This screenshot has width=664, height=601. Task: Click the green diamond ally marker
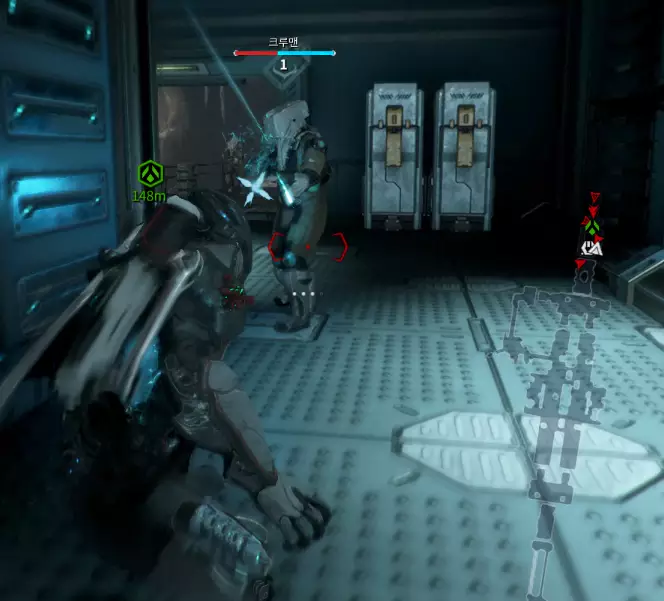pyautogui.click(x=592, y=229)
